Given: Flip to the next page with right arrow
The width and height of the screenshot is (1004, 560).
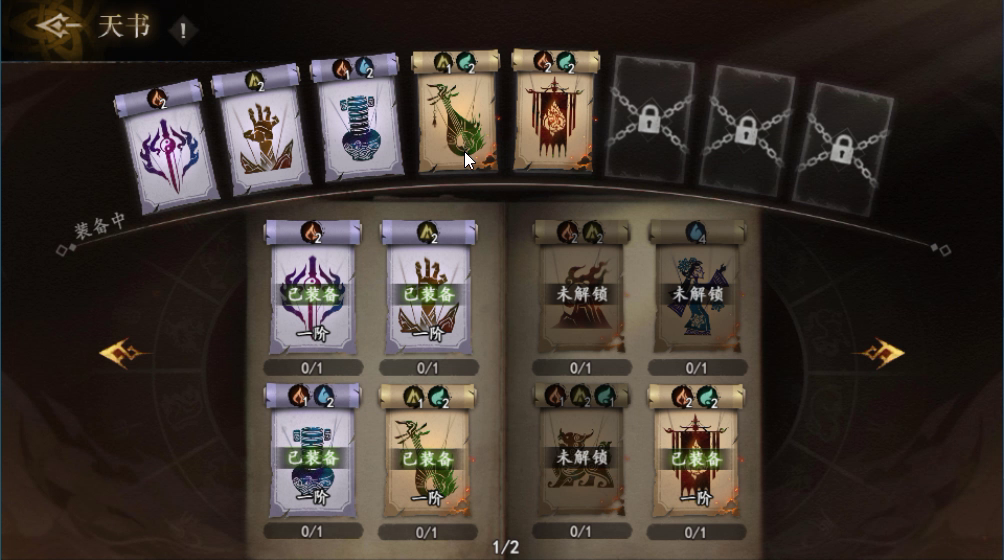Looking at the screenshot, I should pos(878,353).
